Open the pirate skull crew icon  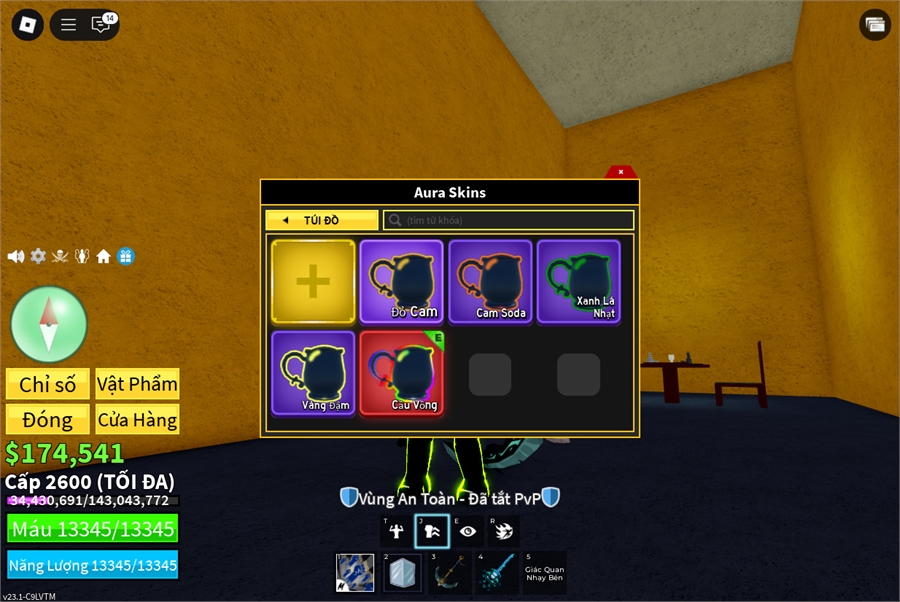click(x=60, y=256)
